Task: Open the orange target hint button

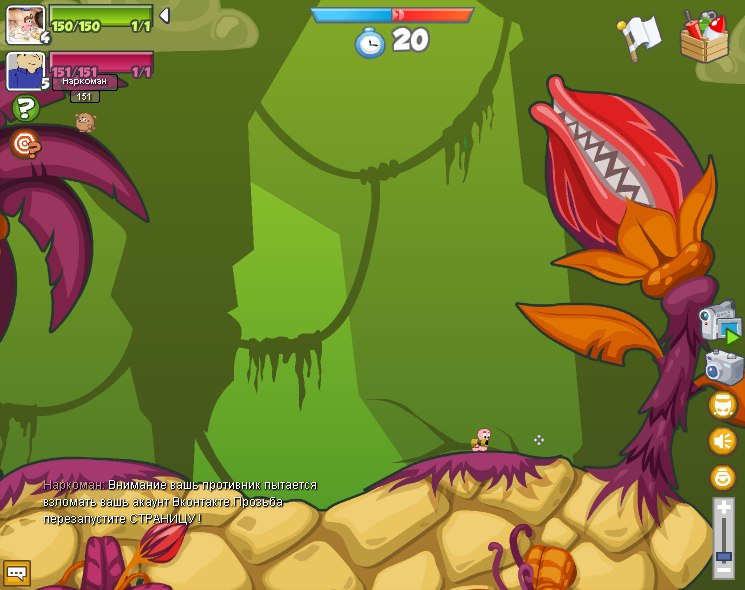Action: coord(26,144)
